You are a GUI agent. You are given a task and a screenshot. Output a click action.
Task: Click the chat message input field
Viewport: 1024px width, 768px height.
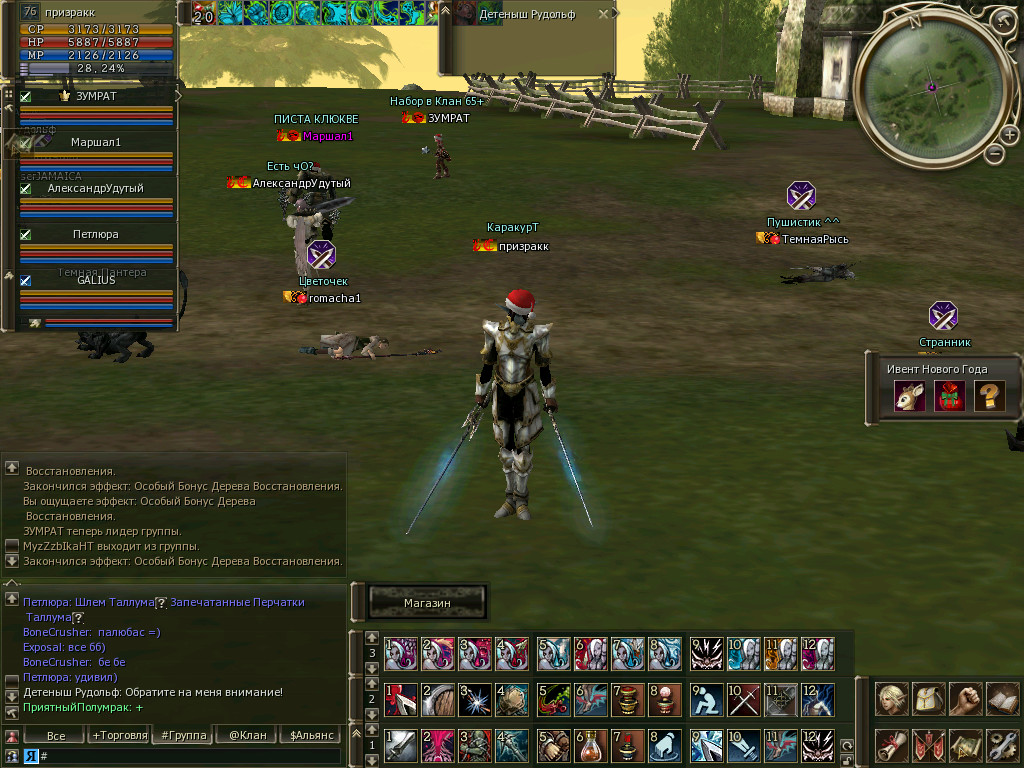(190, 756)
